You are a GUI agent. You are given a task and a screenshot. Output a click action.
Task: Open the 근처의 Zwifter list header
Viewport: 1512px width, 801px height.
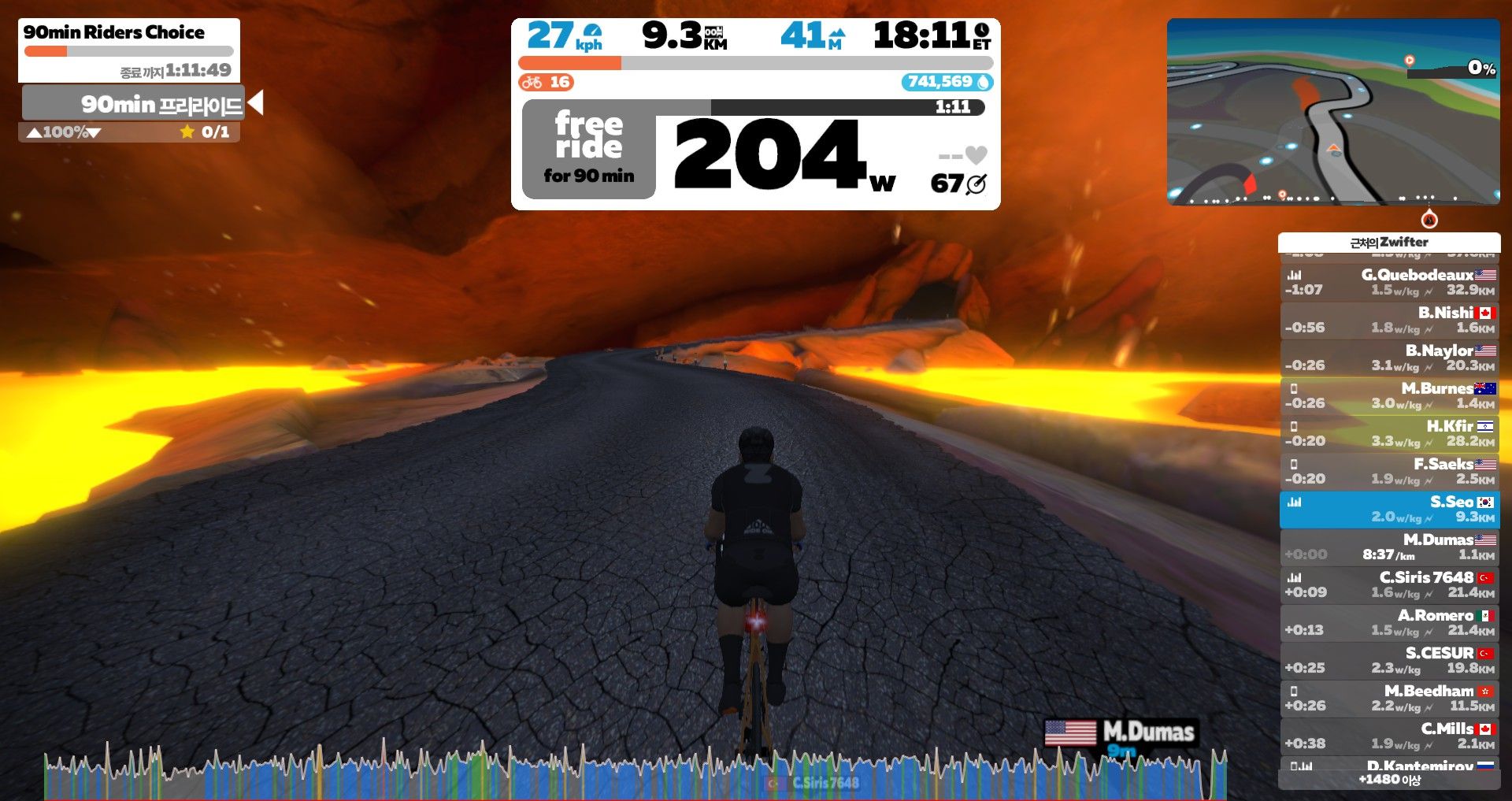[1388, 242]
